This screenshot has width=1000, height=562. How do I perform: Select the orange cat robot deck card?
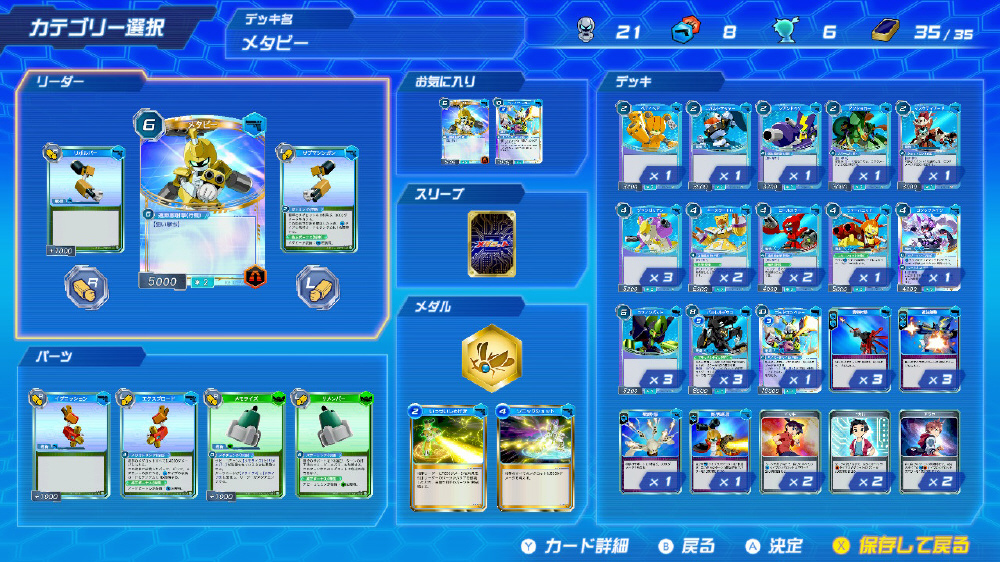click(650, 144)
